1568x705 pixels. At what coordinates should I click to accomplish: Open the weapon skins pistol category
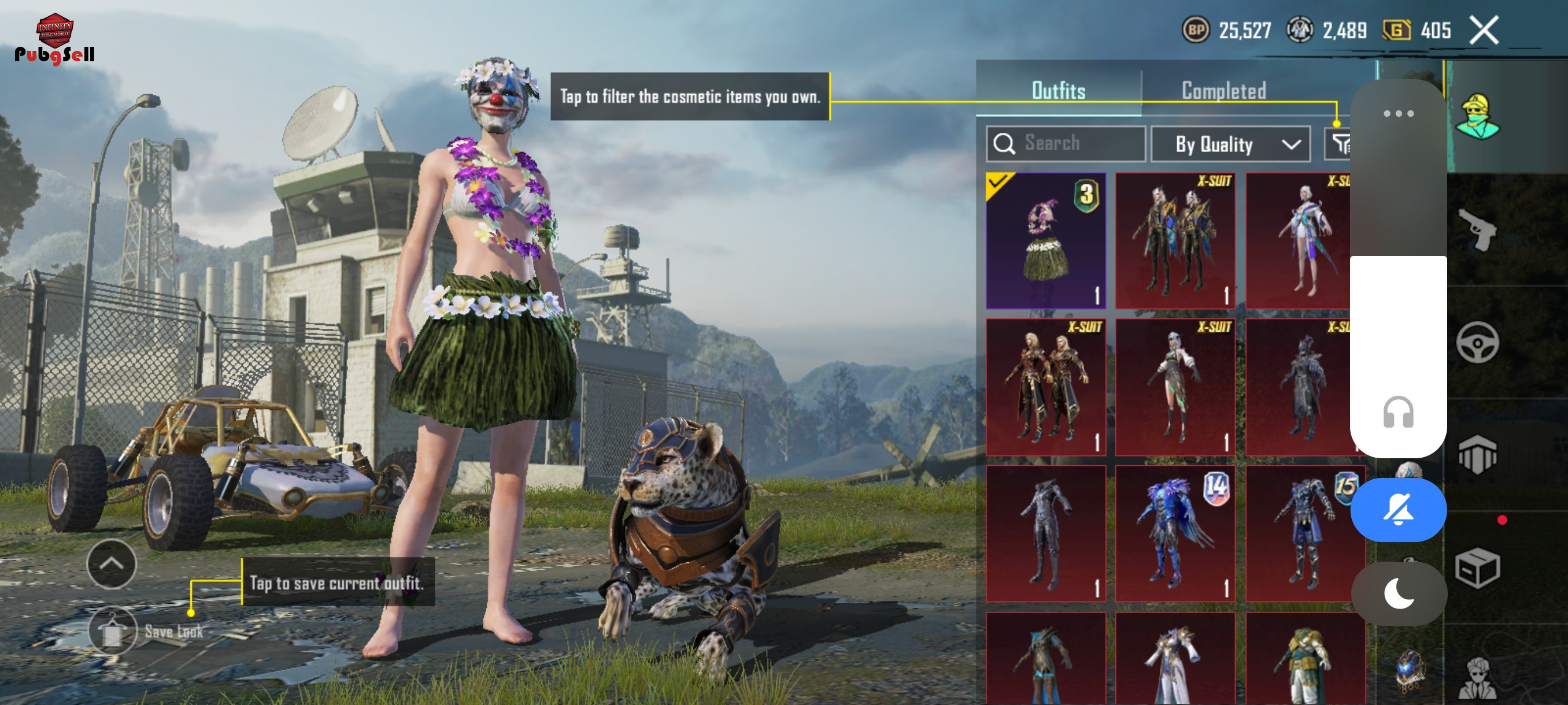(x=1477, y=229)
